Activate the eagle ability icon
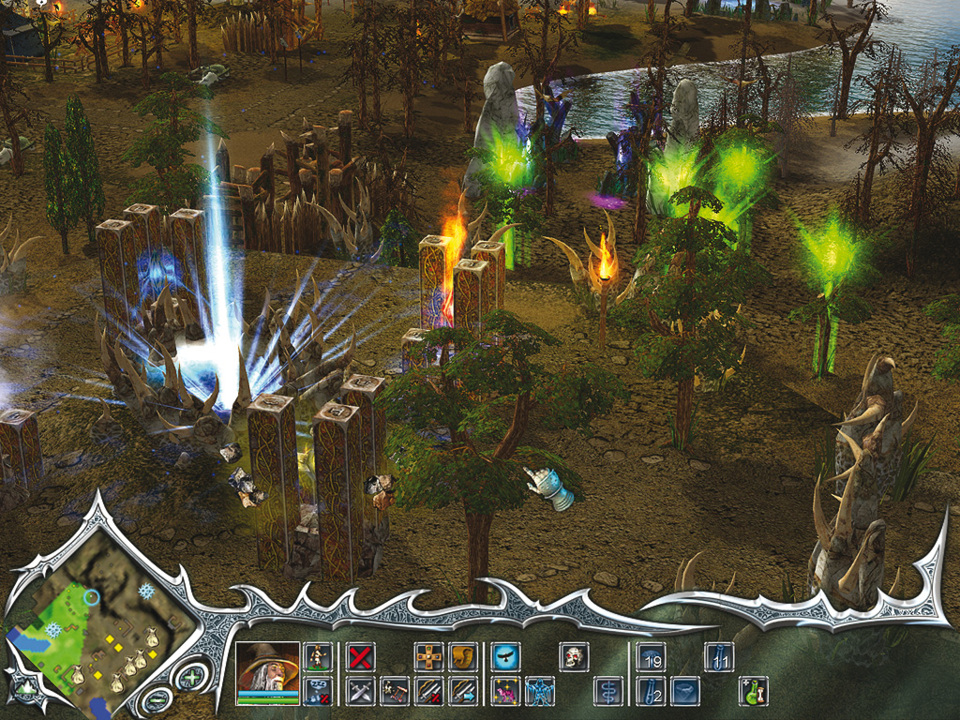 pos(505,657)
